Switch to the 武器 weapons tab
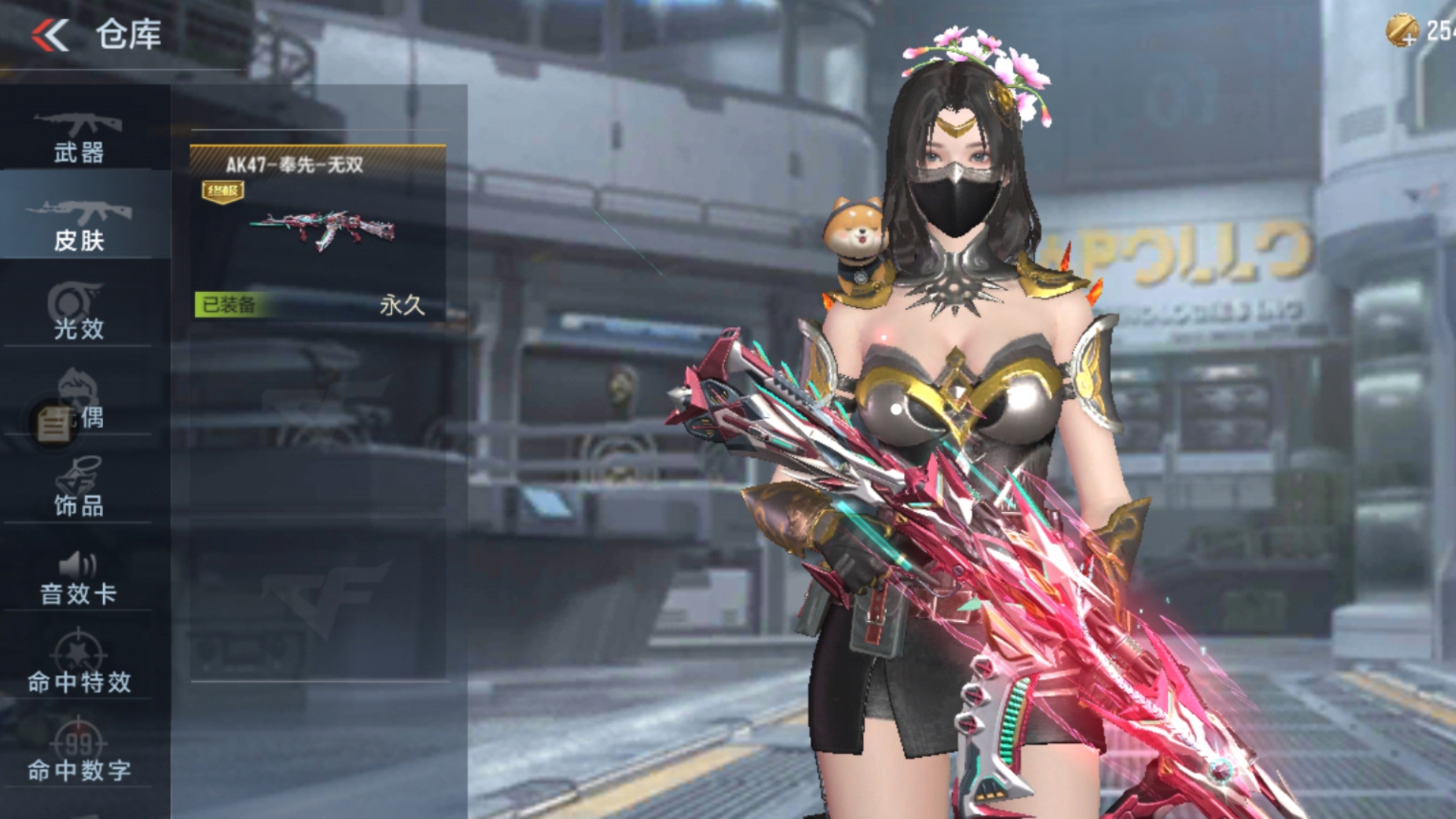This screenshot has height=819, width=1456. click(79, 138)
